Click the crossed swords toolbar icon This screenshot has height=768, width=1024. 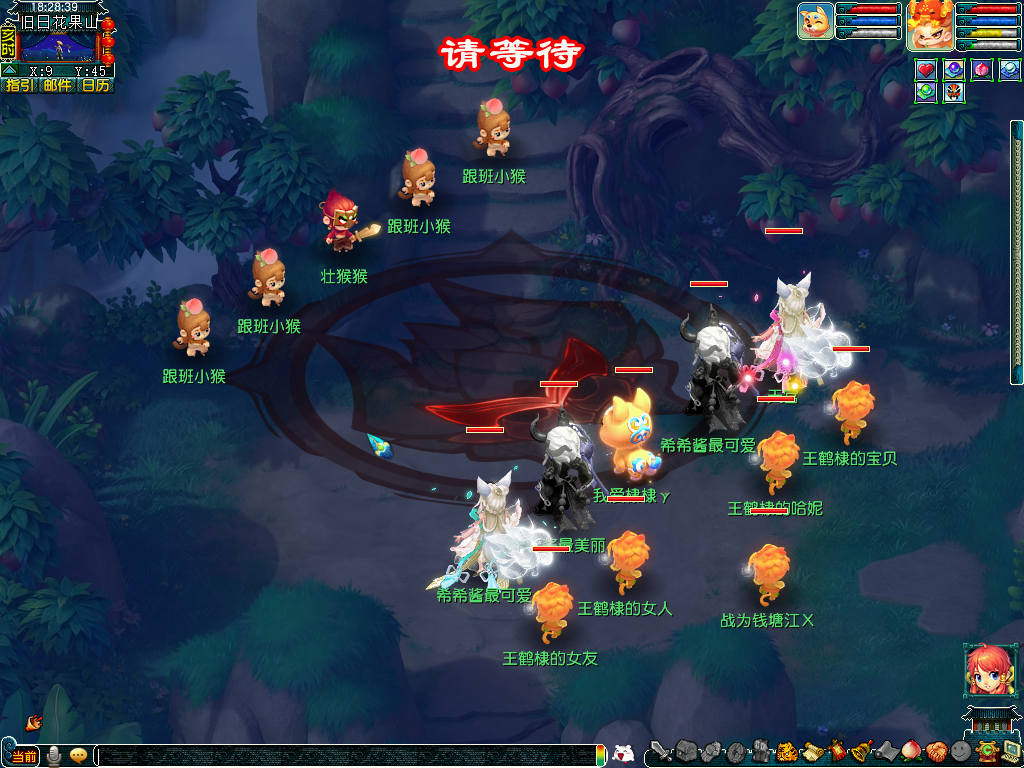661,750
